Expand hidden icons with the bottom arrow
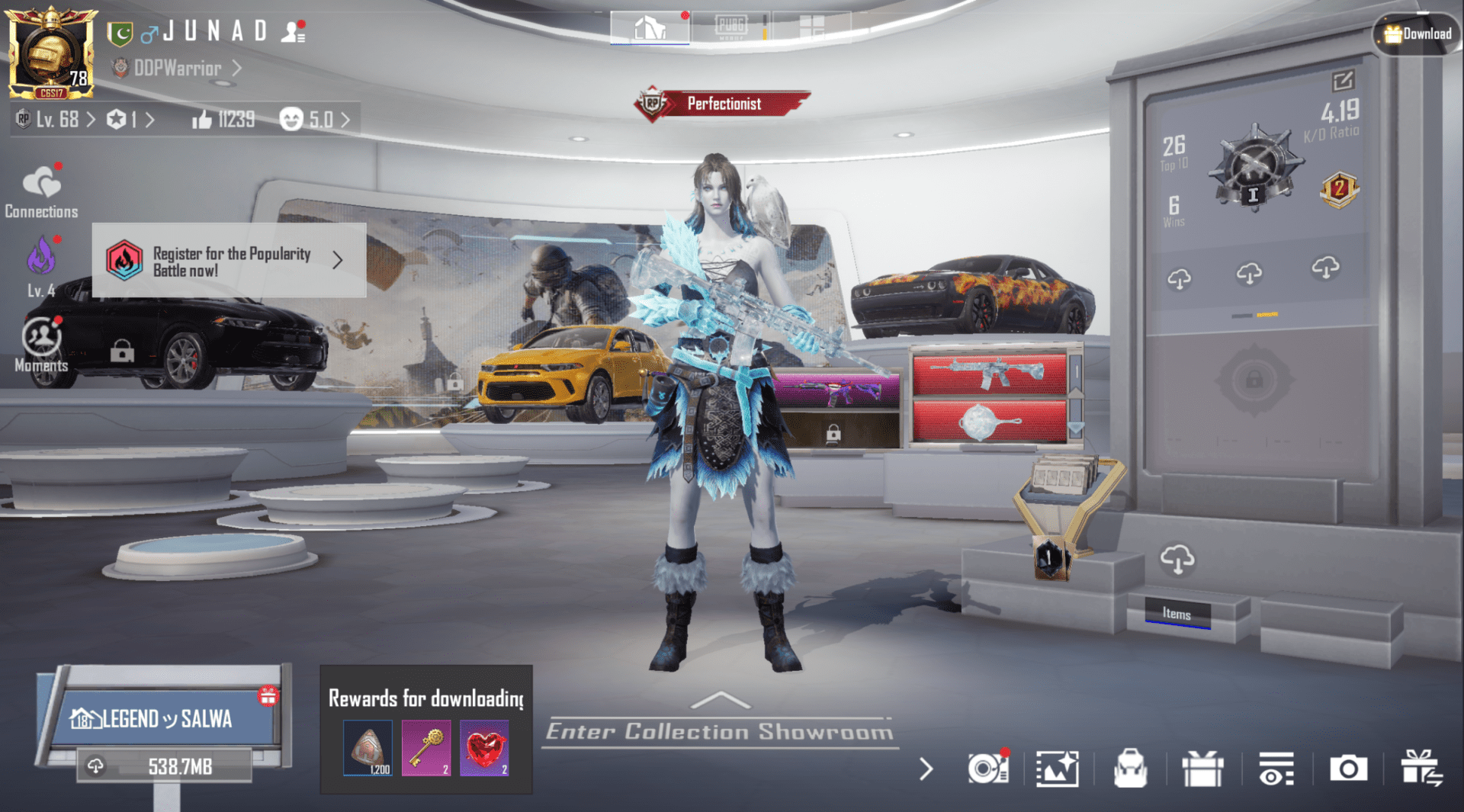The width and height of the screenshot is (1464, 812). click(925, 769)
